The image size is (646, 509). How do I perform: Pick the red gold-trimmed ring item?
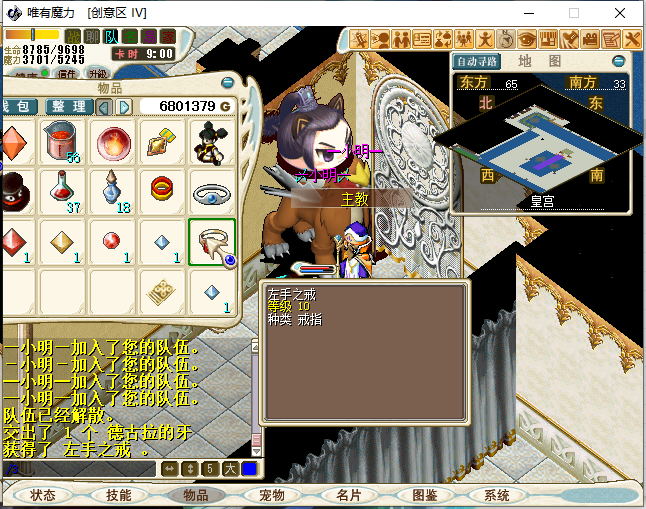162,189
